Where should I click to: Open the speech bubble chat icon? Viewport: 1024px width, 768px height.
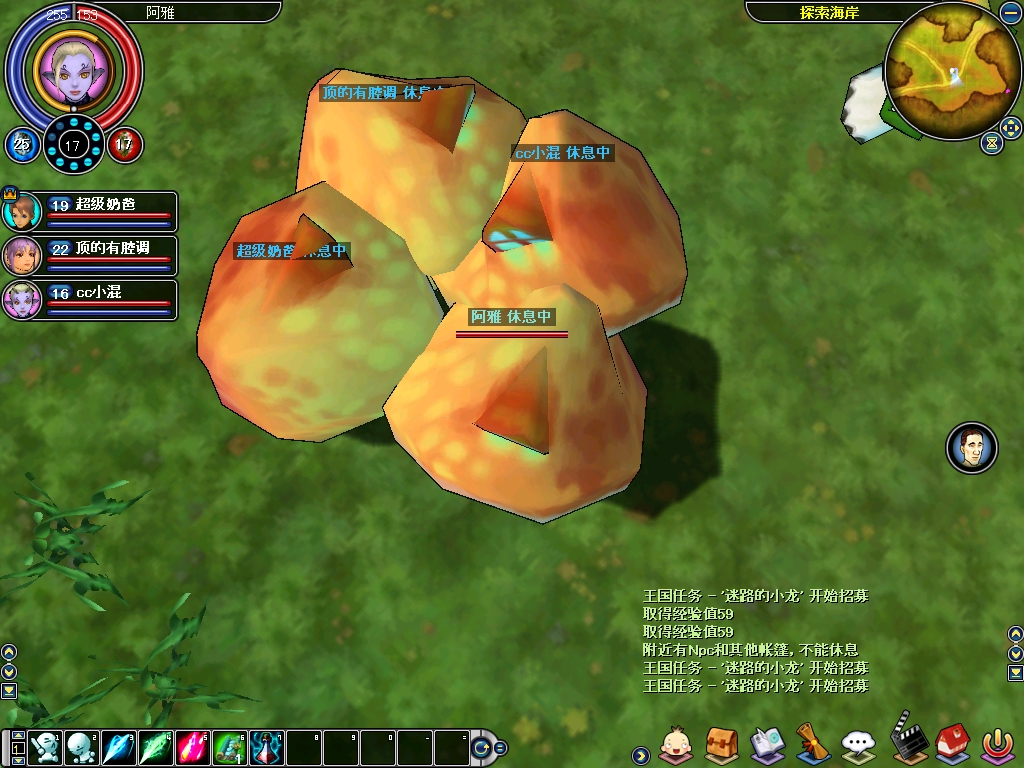click(x=859, y=744)
